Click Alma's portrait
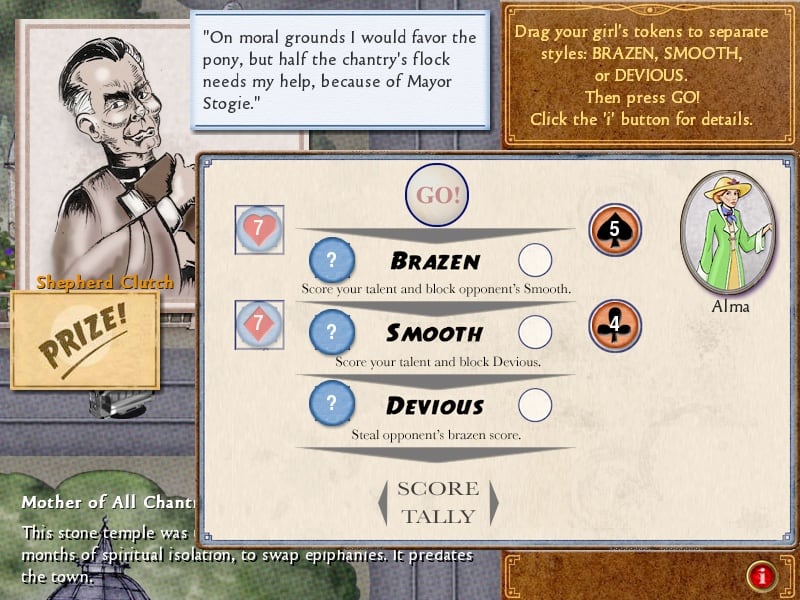Image resolution: width=800 pixels, height=600 pixels. click(727, 230)
